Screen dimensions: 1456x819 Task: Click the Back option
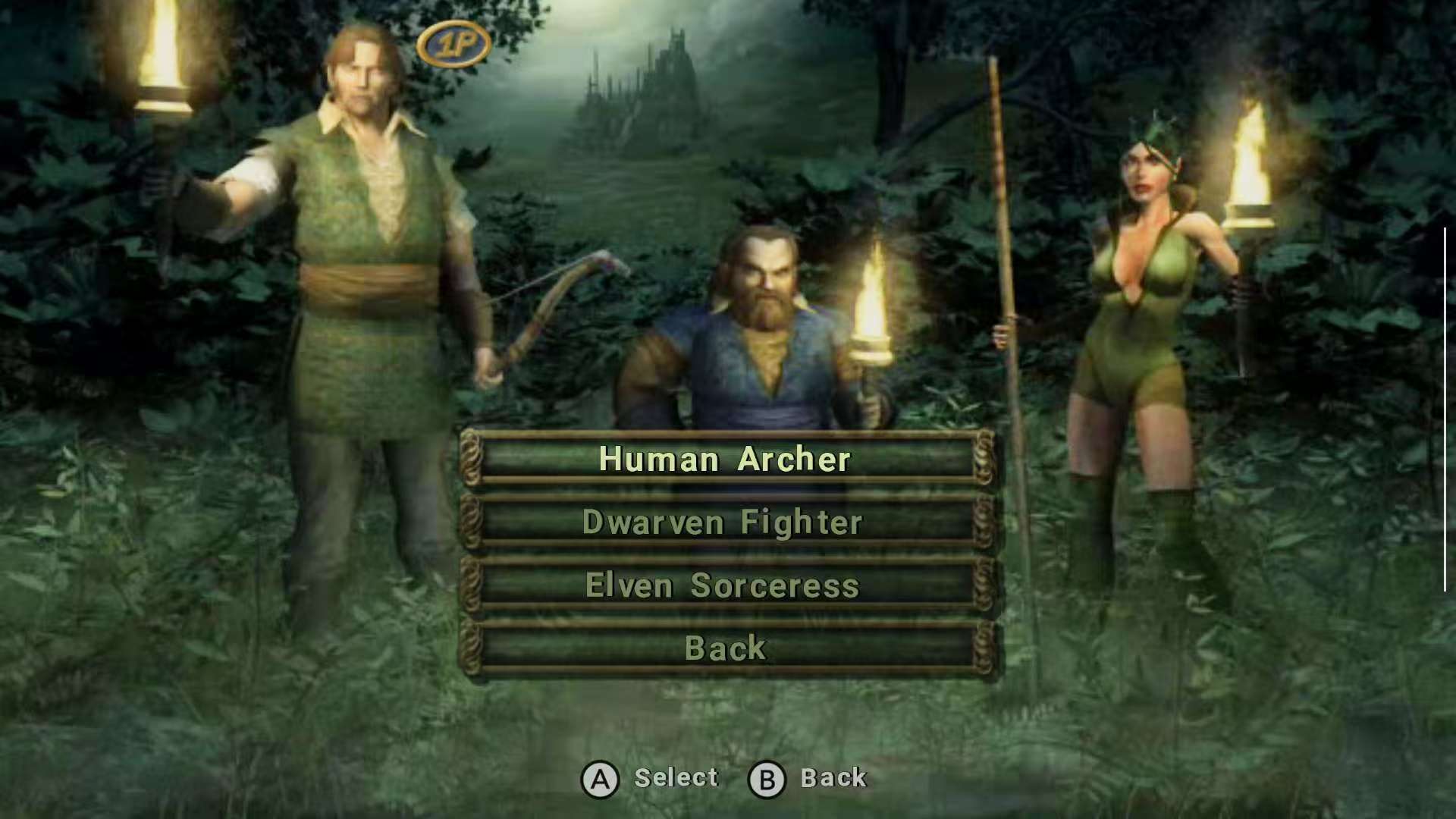724,647
